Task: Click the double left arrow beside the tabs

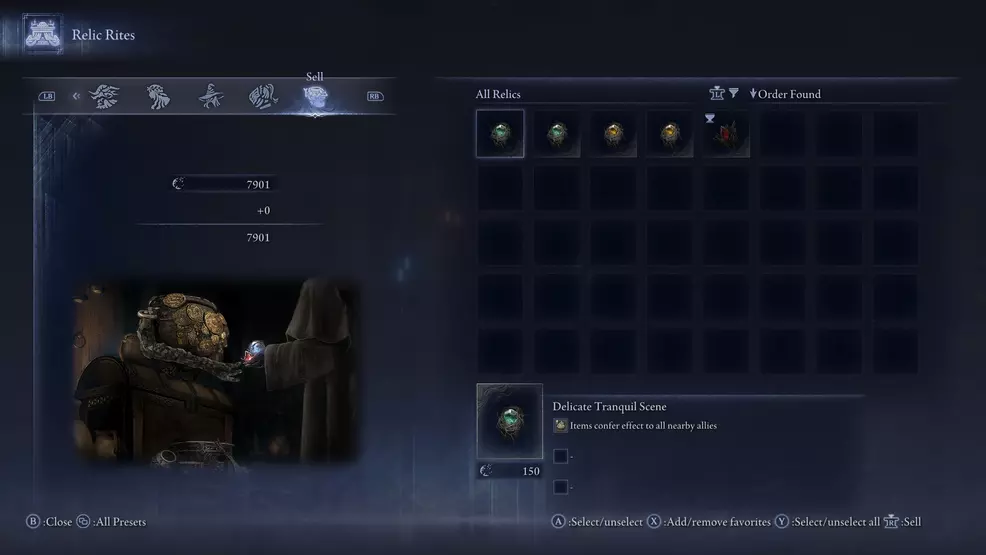Action: point(76,97)
